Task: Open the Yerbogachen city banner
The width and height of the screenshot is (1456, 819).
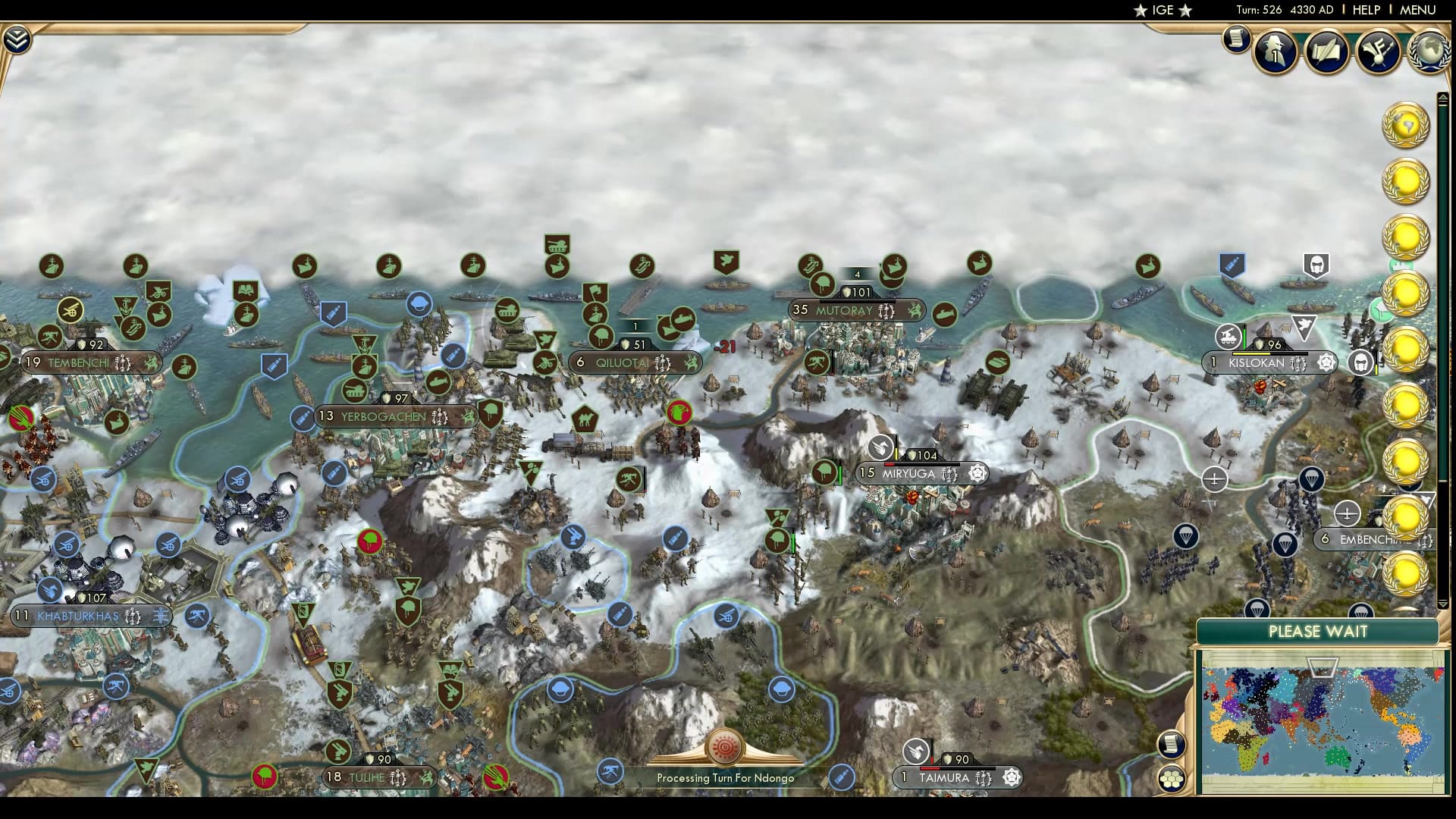Action: [x=383, y=416]
